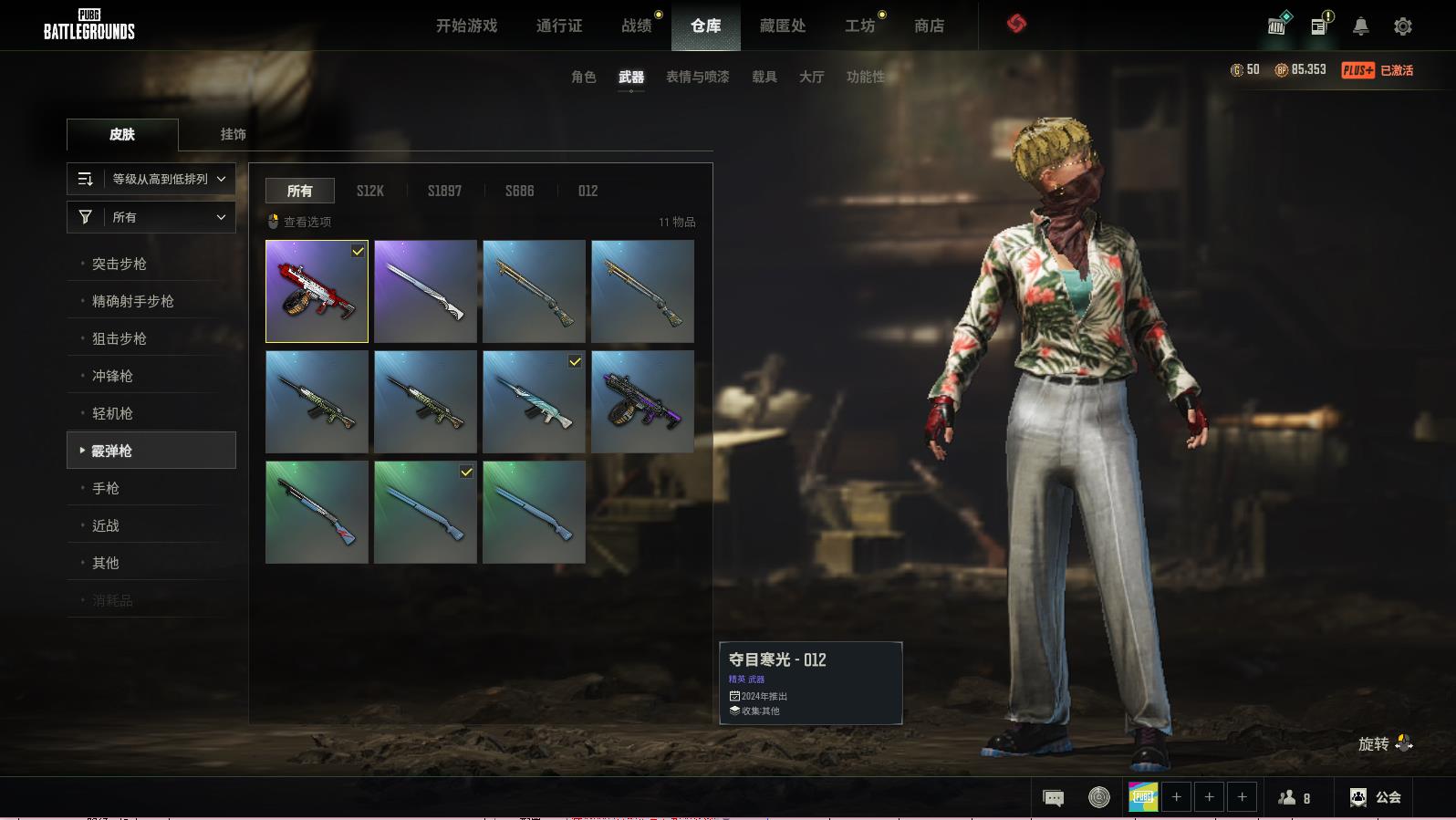View notifications via the bell icon
1456x820 pixels.
click(1360, 26)
